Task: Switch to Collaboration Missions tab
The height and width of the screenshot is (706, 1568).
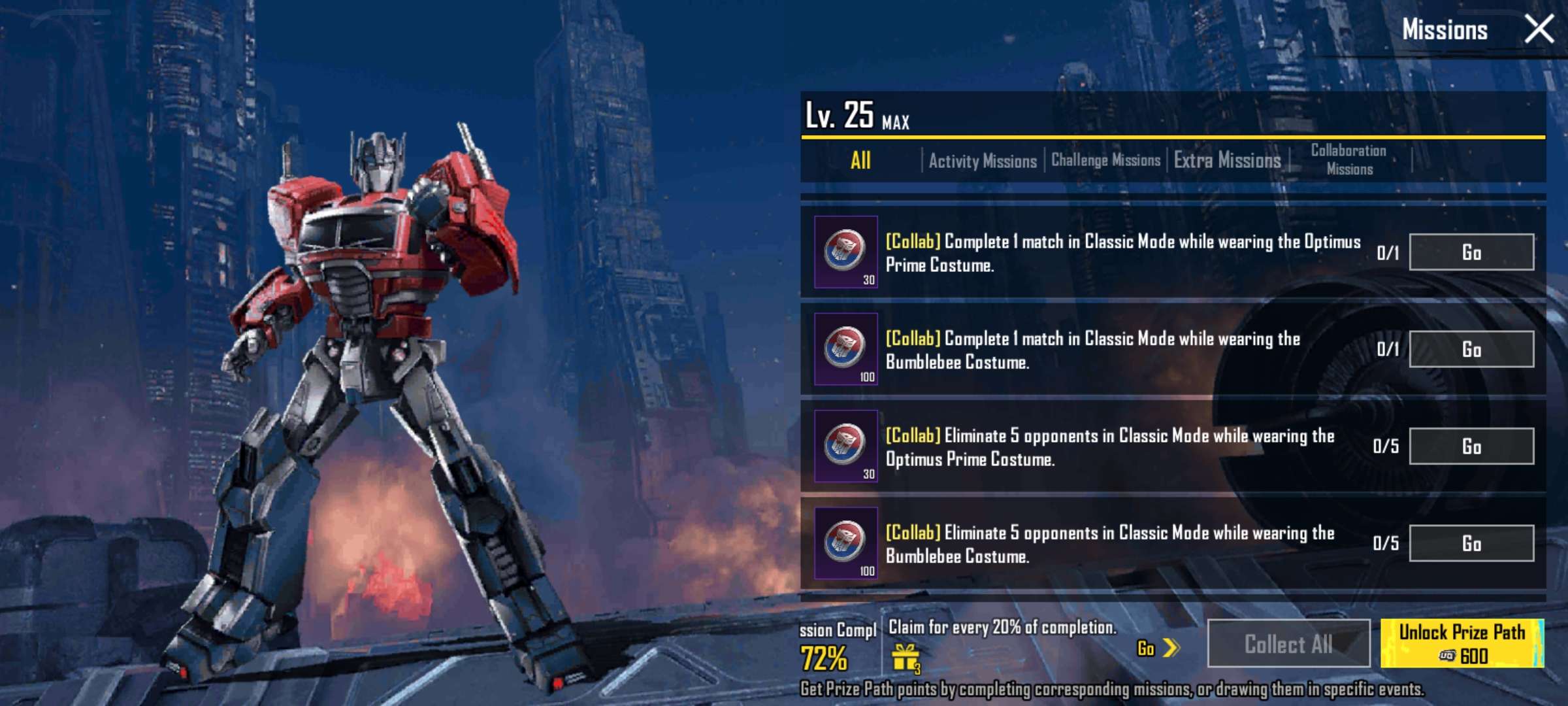Action: click(1349, 160)
